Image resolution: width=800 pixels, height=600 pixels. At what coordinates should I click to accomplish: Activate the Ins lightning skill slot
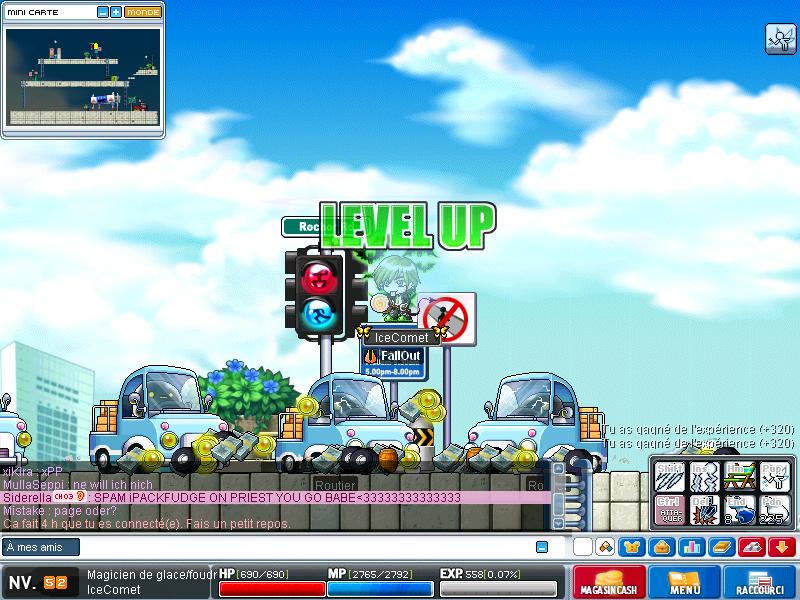point(703,474)
